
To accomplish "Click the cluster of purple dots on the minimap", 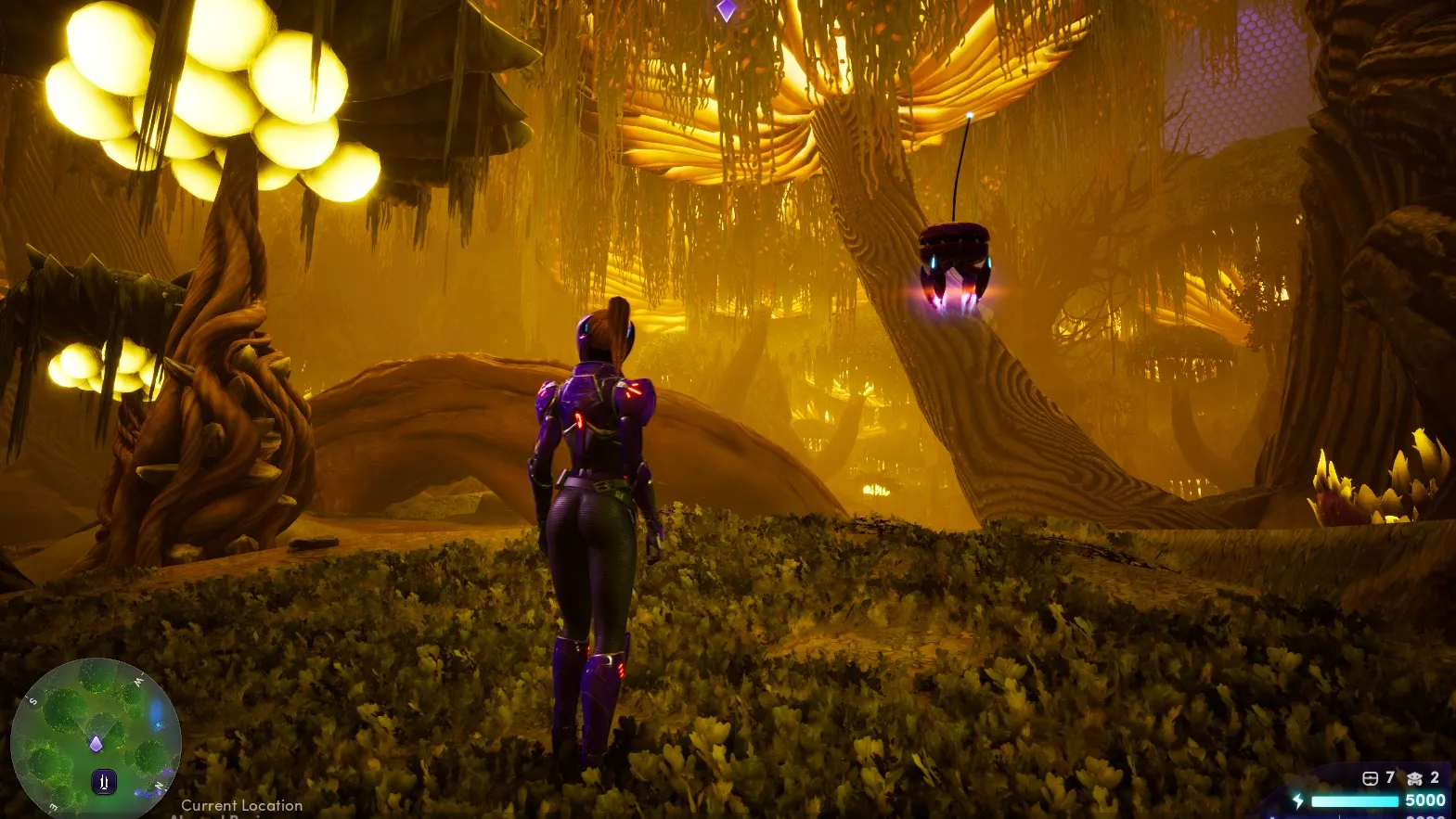I will [148, 793].
